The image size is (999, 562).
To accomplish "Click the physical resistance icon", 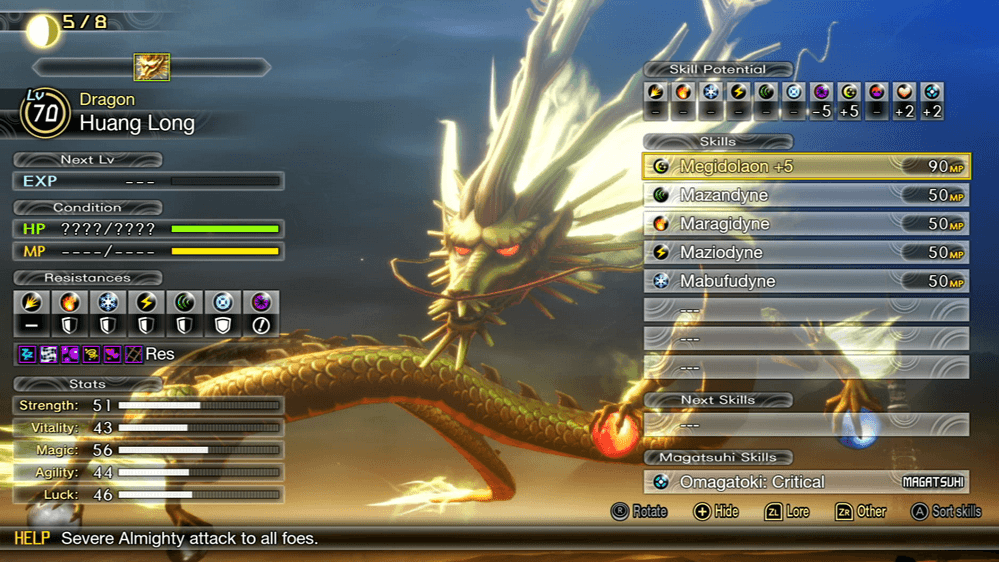I will 31,302.
